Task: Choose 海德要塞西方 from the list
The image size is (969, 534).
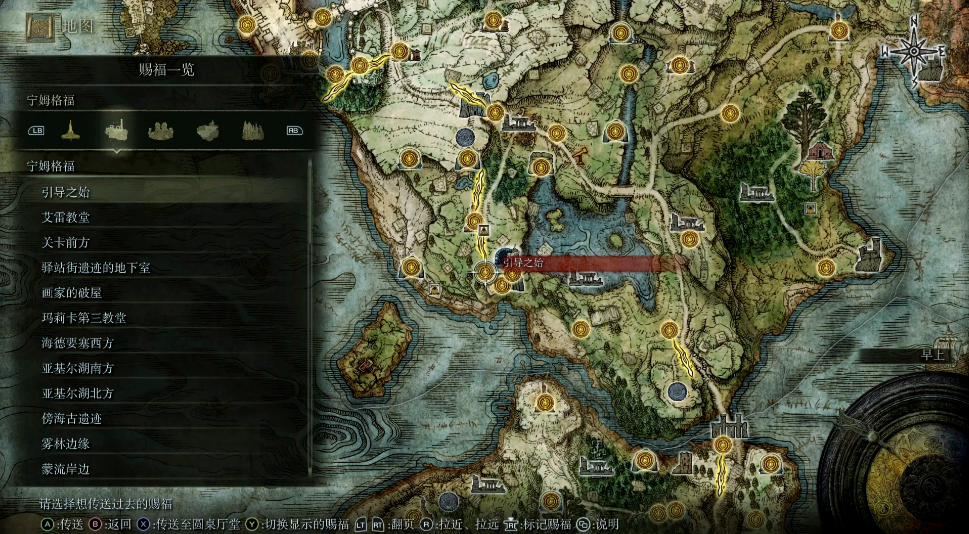Action: [x=160, y=343]
